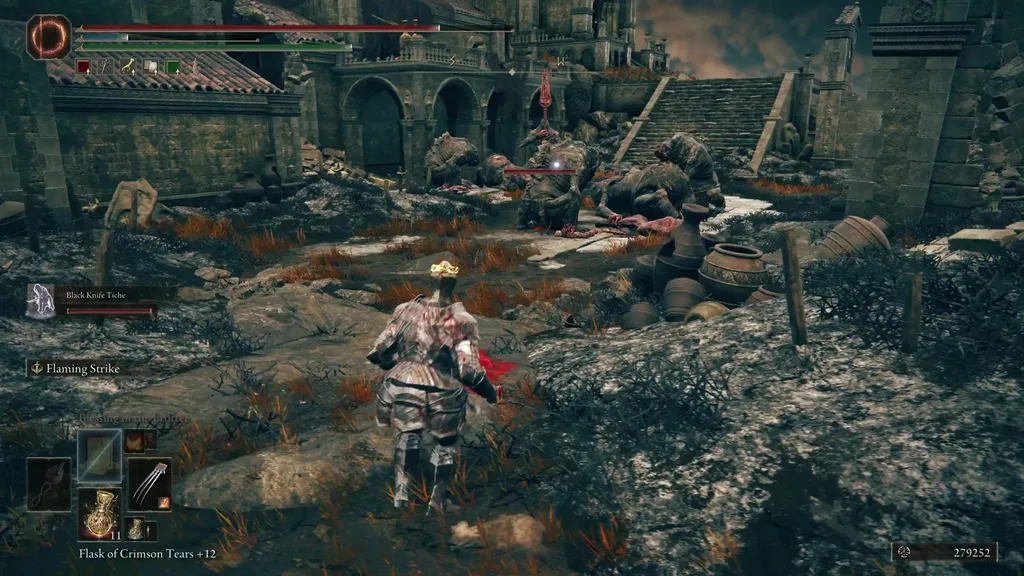
Task: Click the claw weapon right-hand slot
Action: tap(149, 483)
